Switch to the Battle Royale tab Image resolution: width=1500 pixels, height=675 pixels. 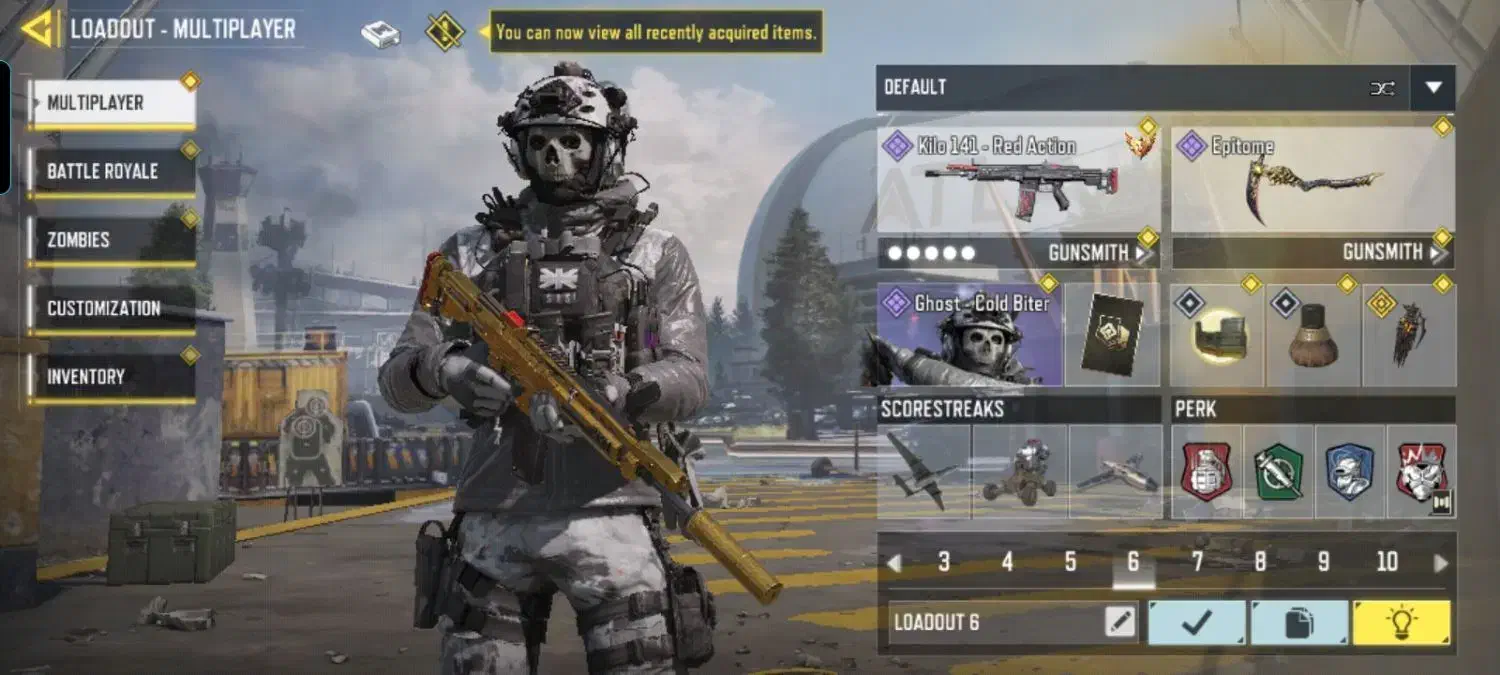pos(110,171)
